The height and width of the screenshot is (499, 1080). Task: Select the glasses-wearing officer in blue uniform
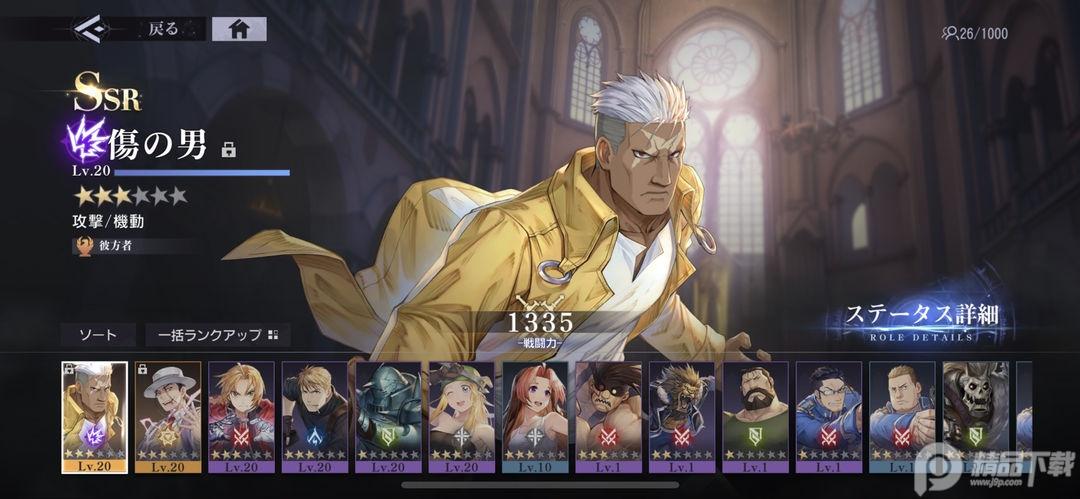(x=829, y=415)
